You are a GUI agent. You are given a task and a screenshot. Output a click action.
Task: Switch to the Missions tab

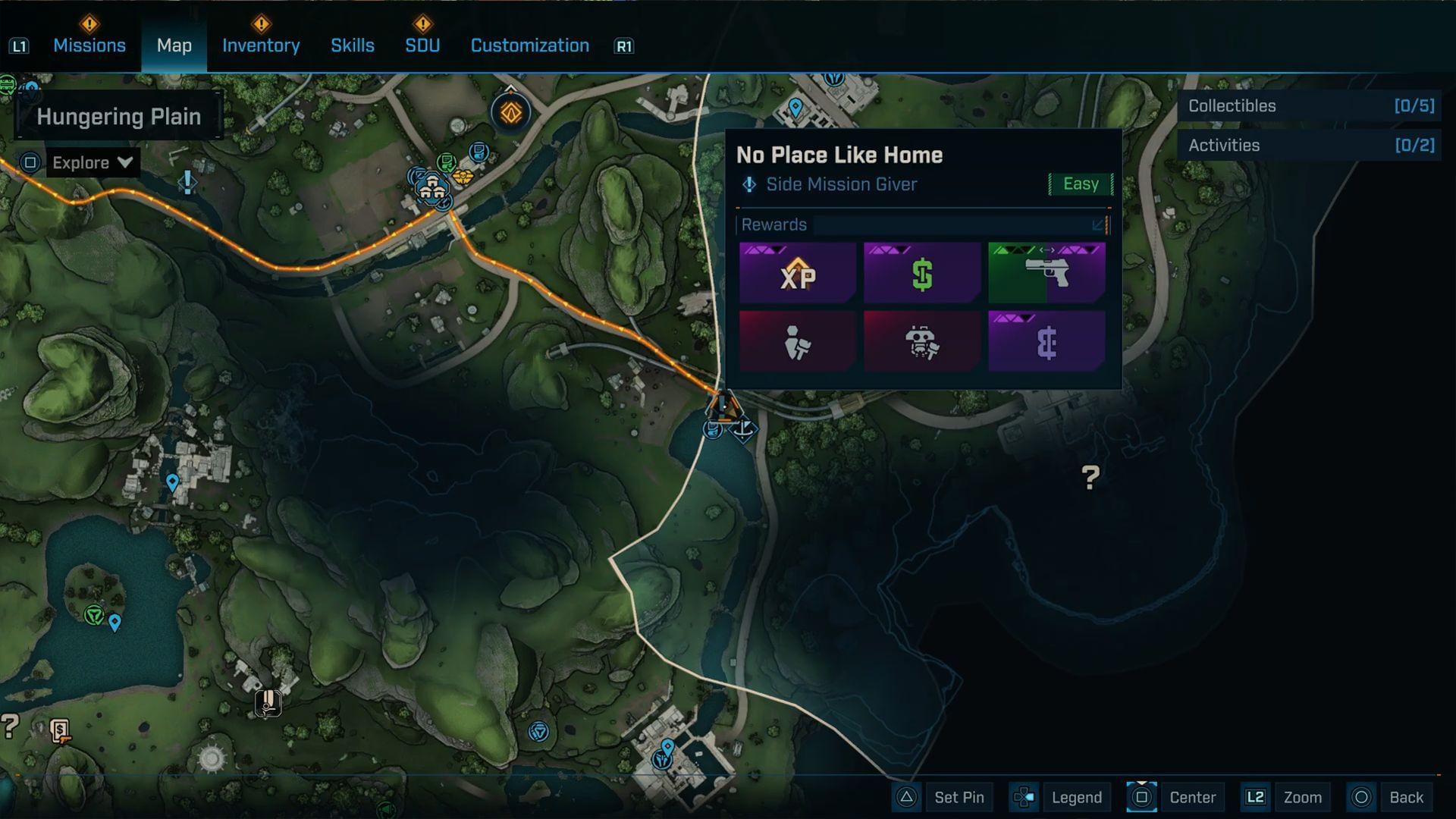coord(89,45)
